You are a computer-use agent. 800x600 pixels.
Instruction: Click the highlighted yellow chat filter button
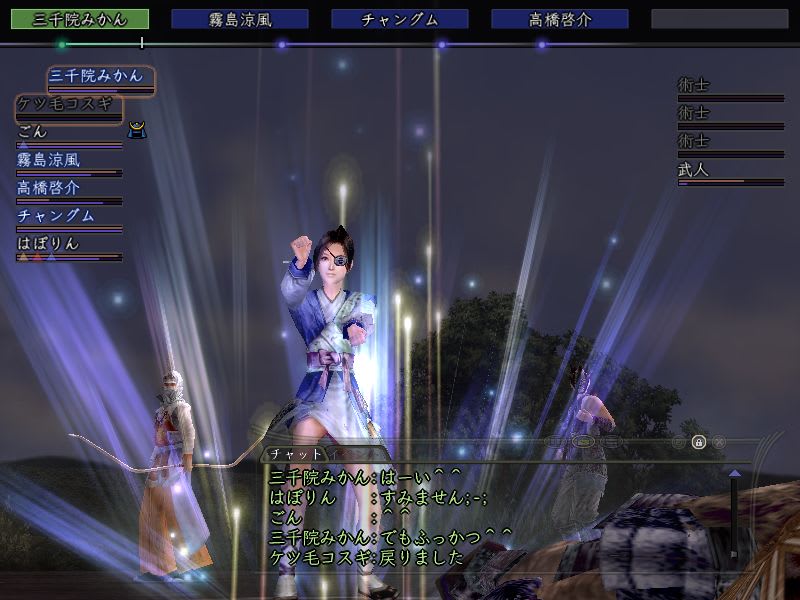[586, 441]
